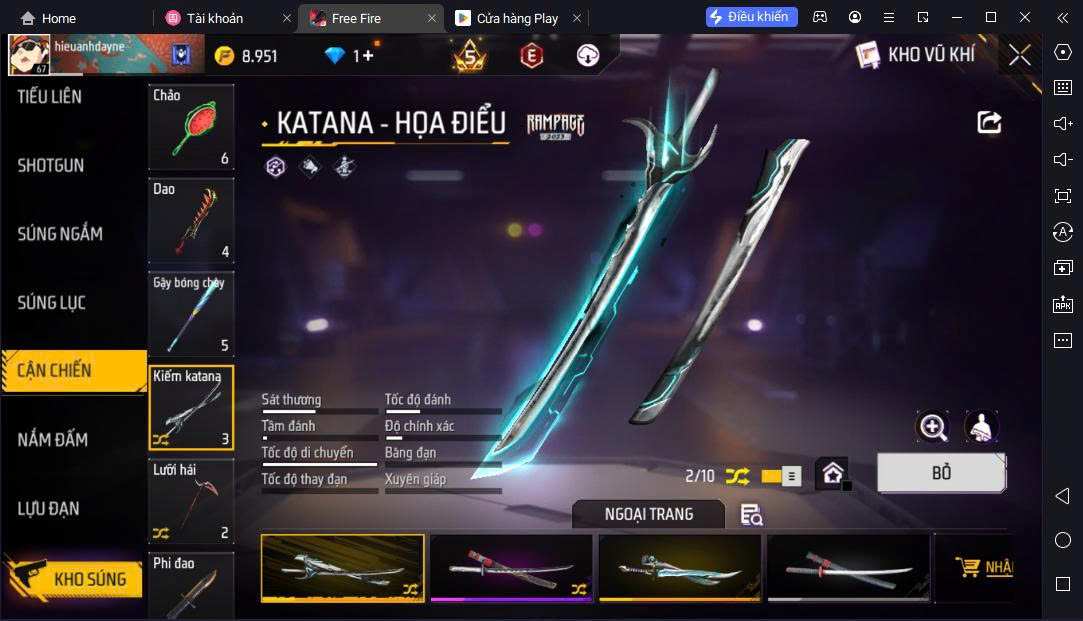Switch to the Cửa hàng Play tab
The width and height of the screenshot is (1083, 621).
517,18
